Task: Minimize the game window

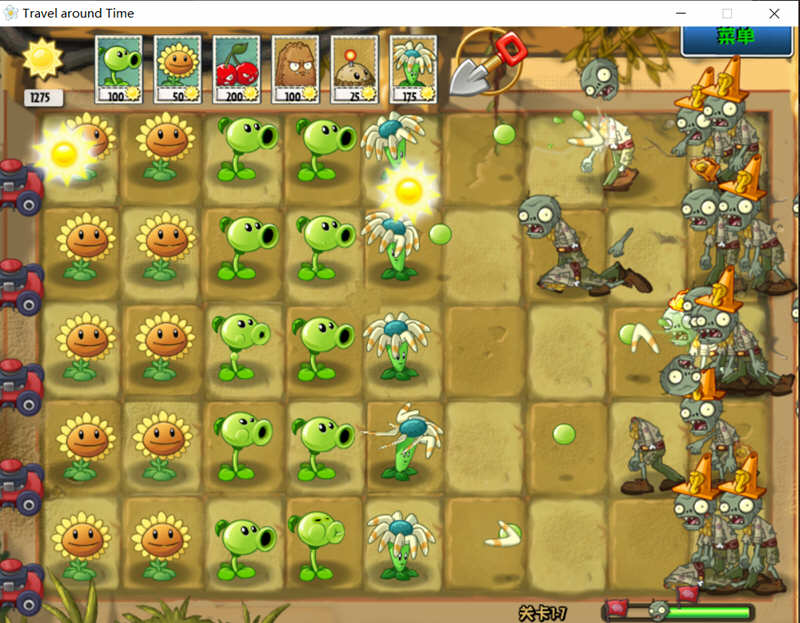Action: pyautogui.click(x=681, y=13)
